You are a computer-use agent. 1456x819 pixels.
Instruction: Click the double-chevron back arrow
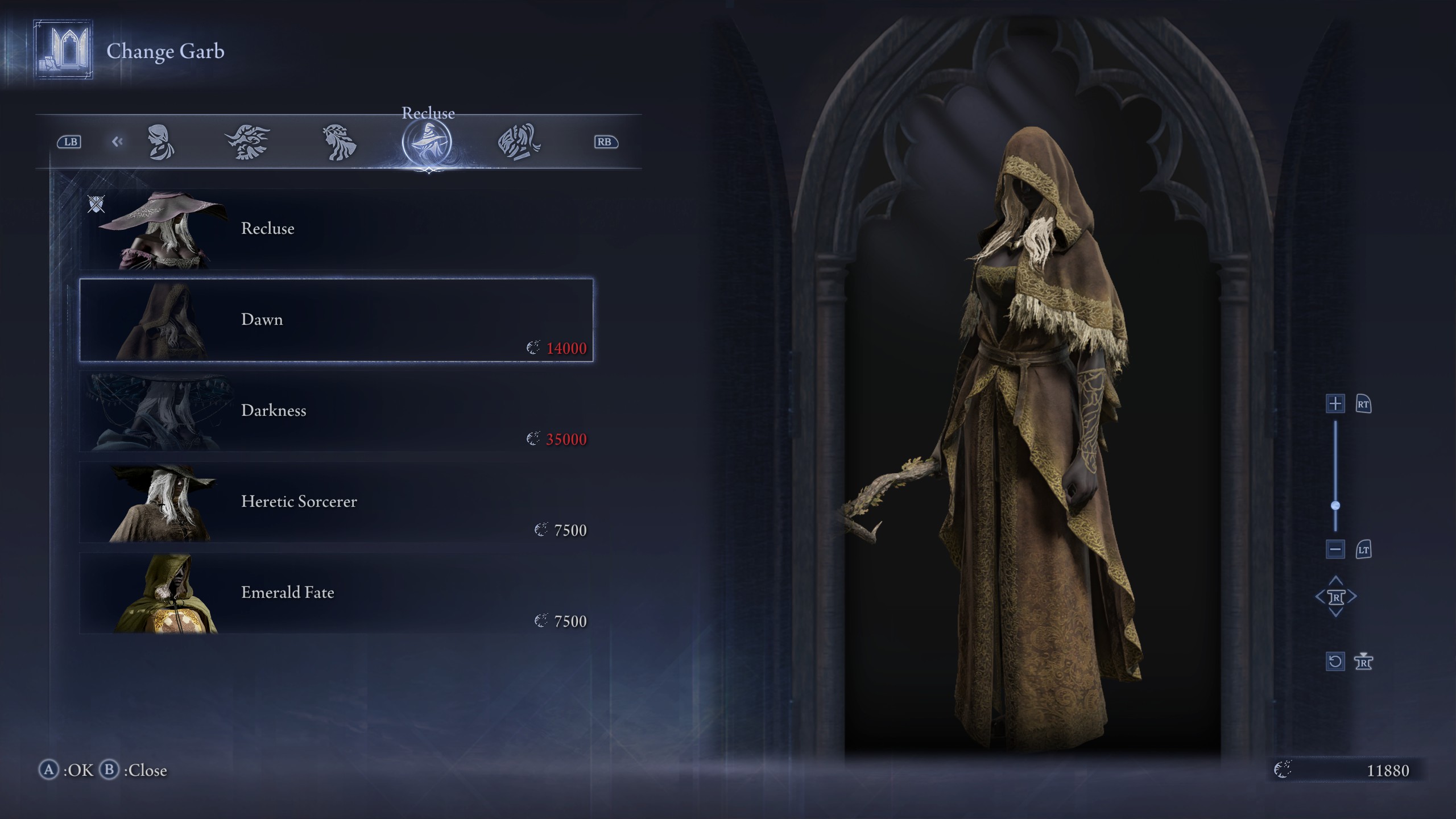point(118,141)
